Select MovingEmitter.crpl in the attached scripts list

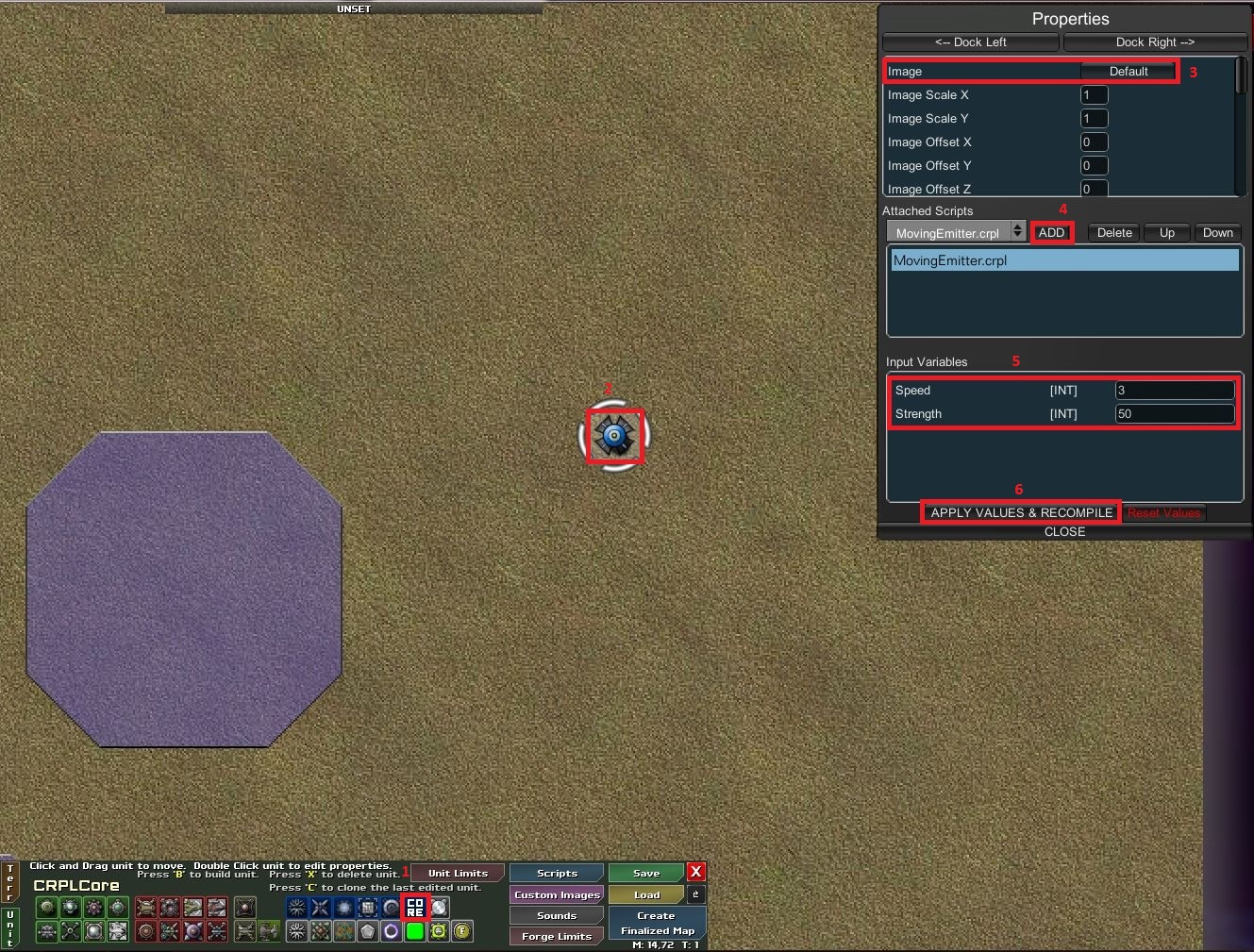click(1064, 261)
